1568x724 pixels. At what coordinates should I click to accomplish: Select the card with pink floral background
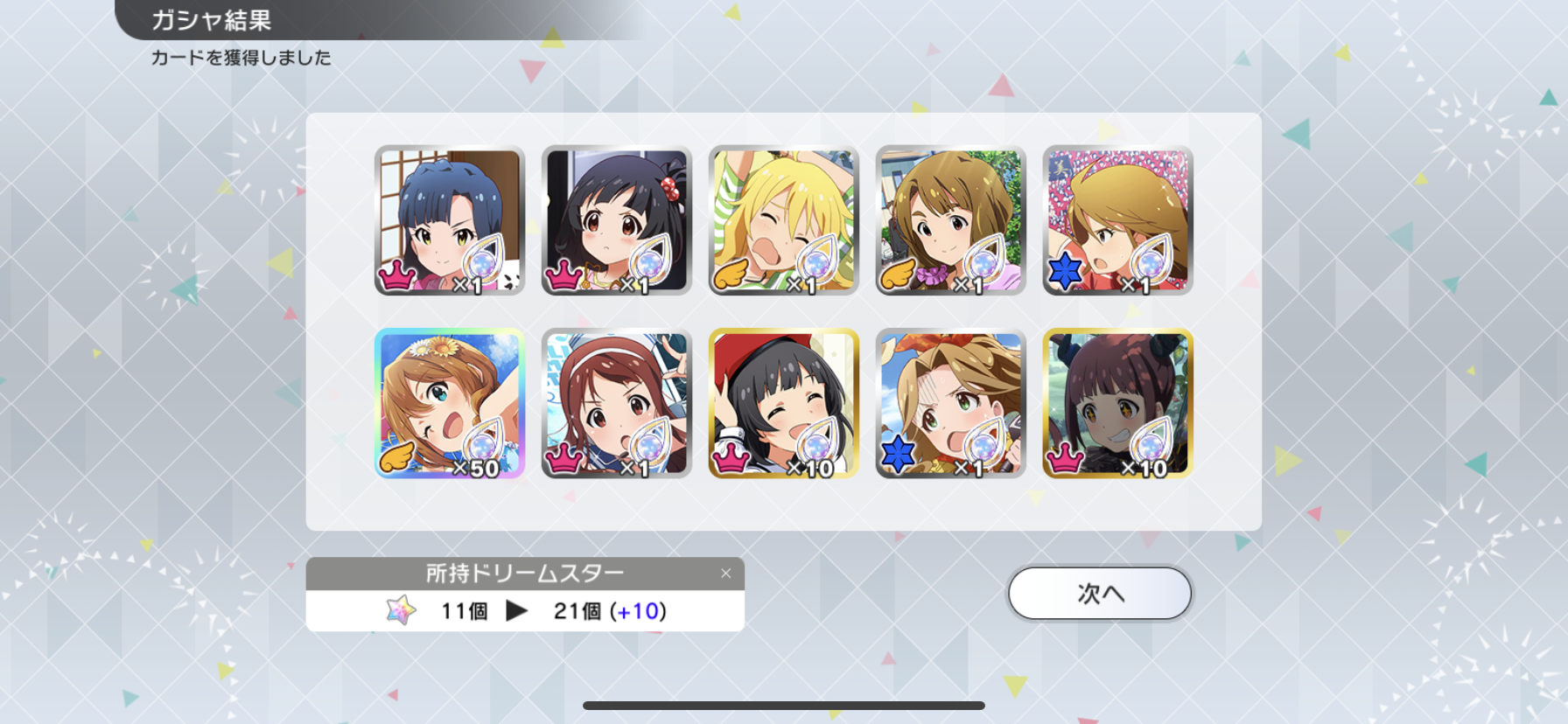1118,220
